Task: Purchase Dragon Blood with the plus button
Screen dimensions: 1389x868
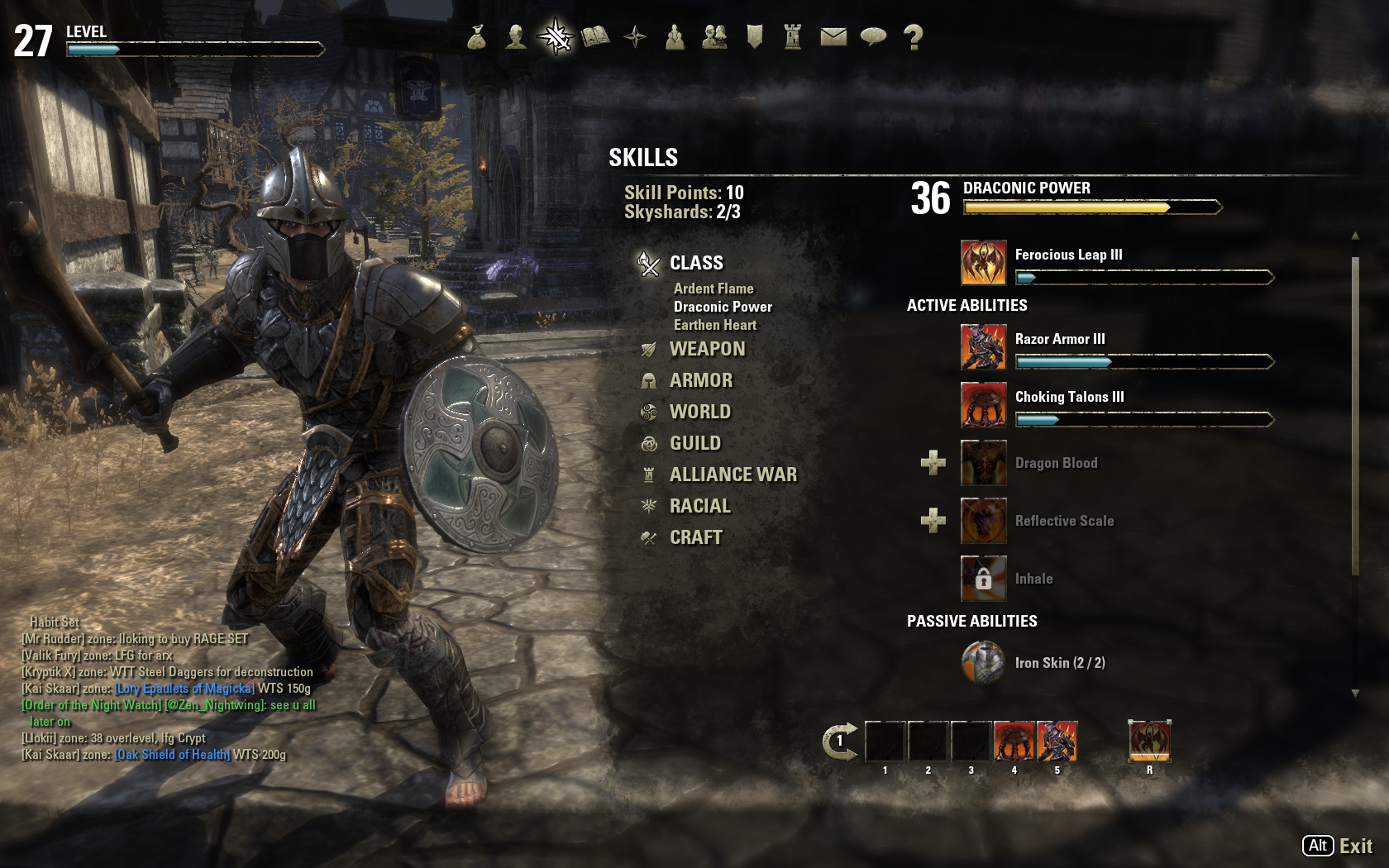Action: point(933,463)
